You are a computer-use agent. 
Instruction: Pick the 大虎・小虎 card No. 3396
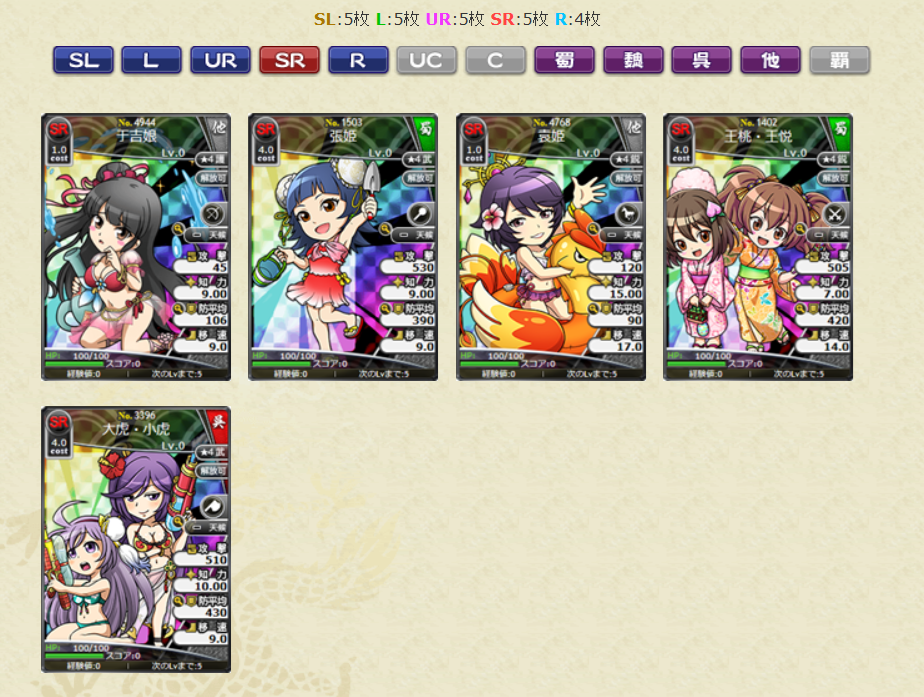(x=136, y=539)
